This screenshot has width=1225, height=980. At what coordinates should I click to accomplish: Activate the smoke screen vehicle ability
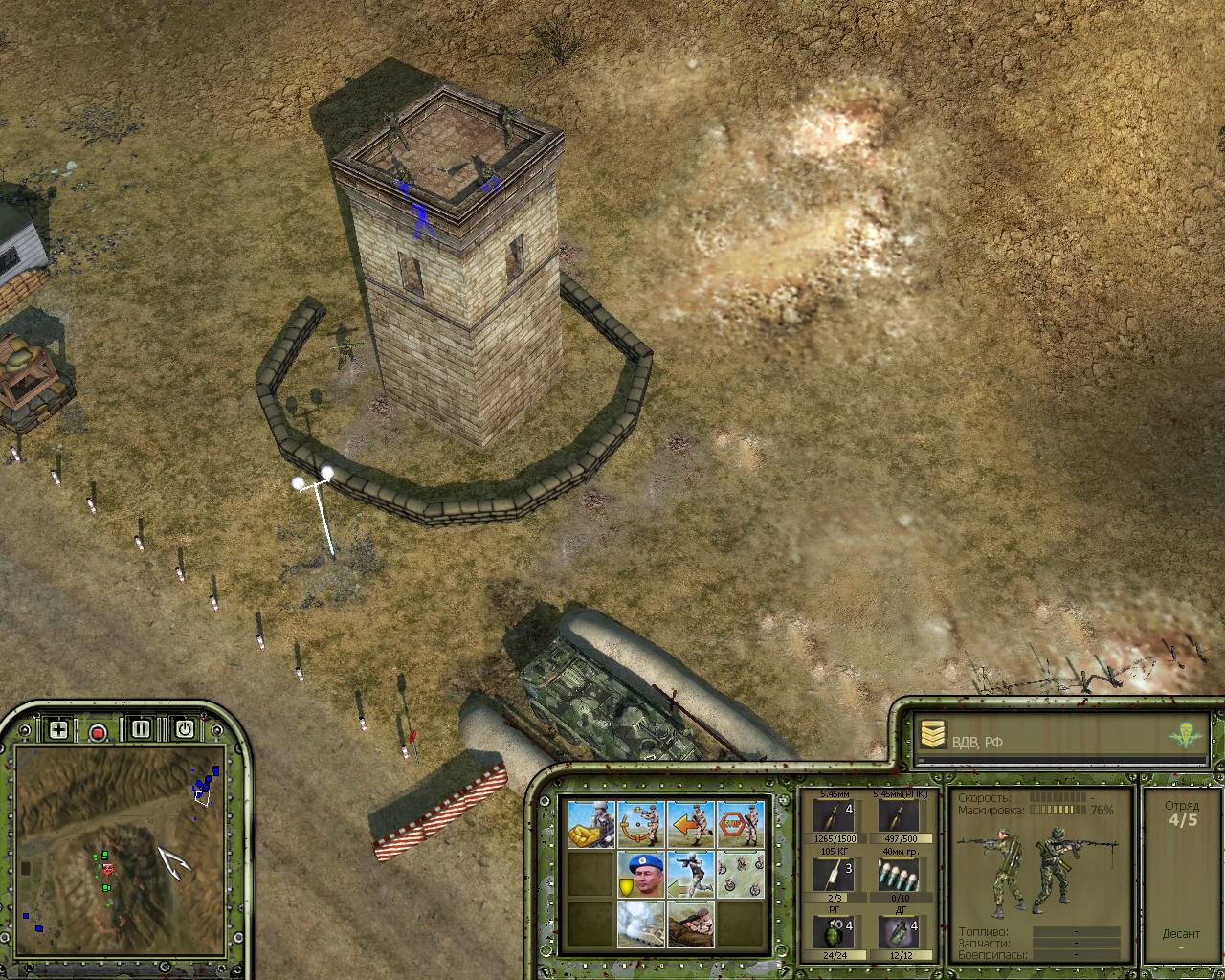point(640,924)
